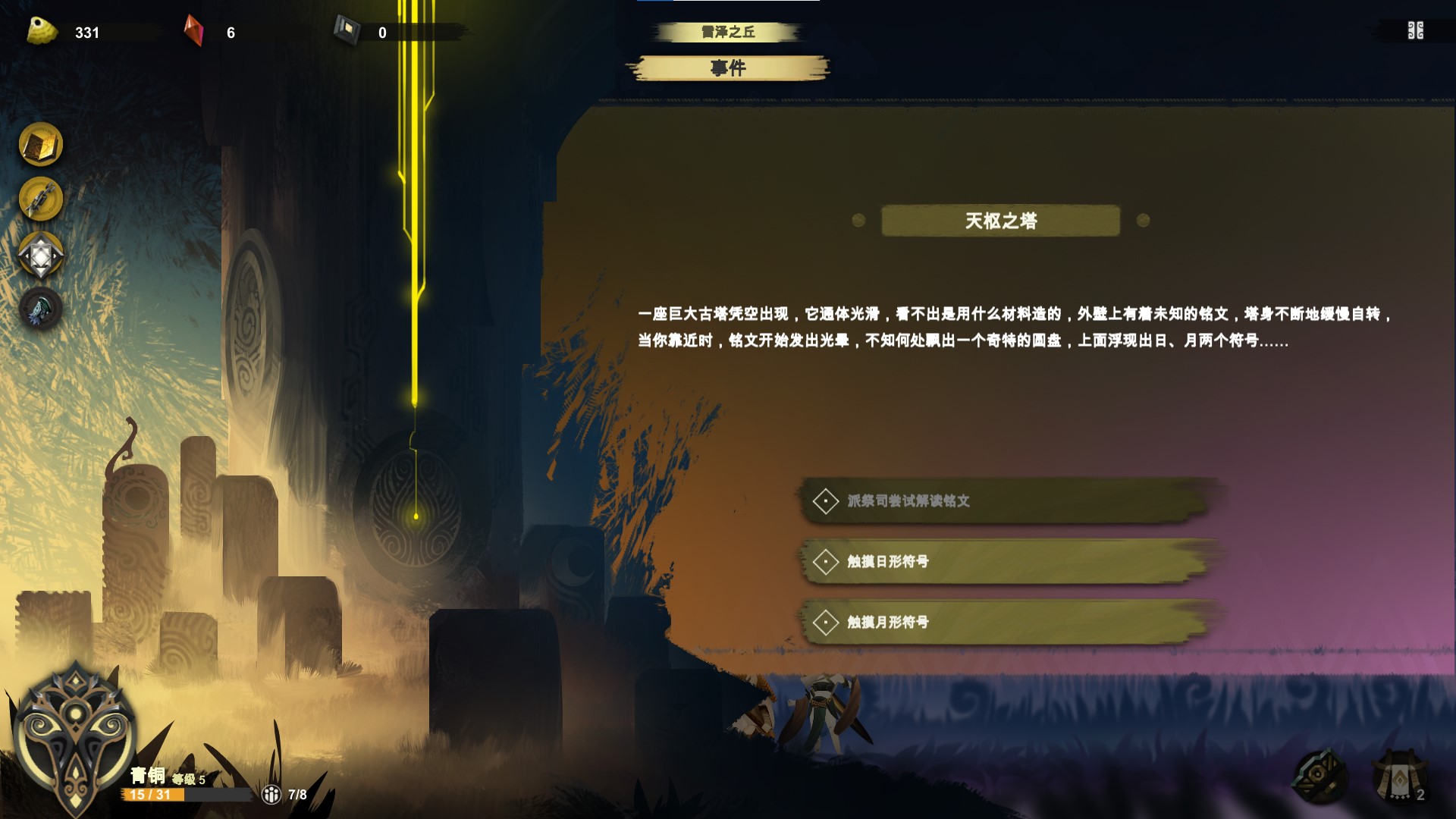Open the tribal emblem at bottom left
This screenshot has height=819, width=1456.
tap(78, 732)
